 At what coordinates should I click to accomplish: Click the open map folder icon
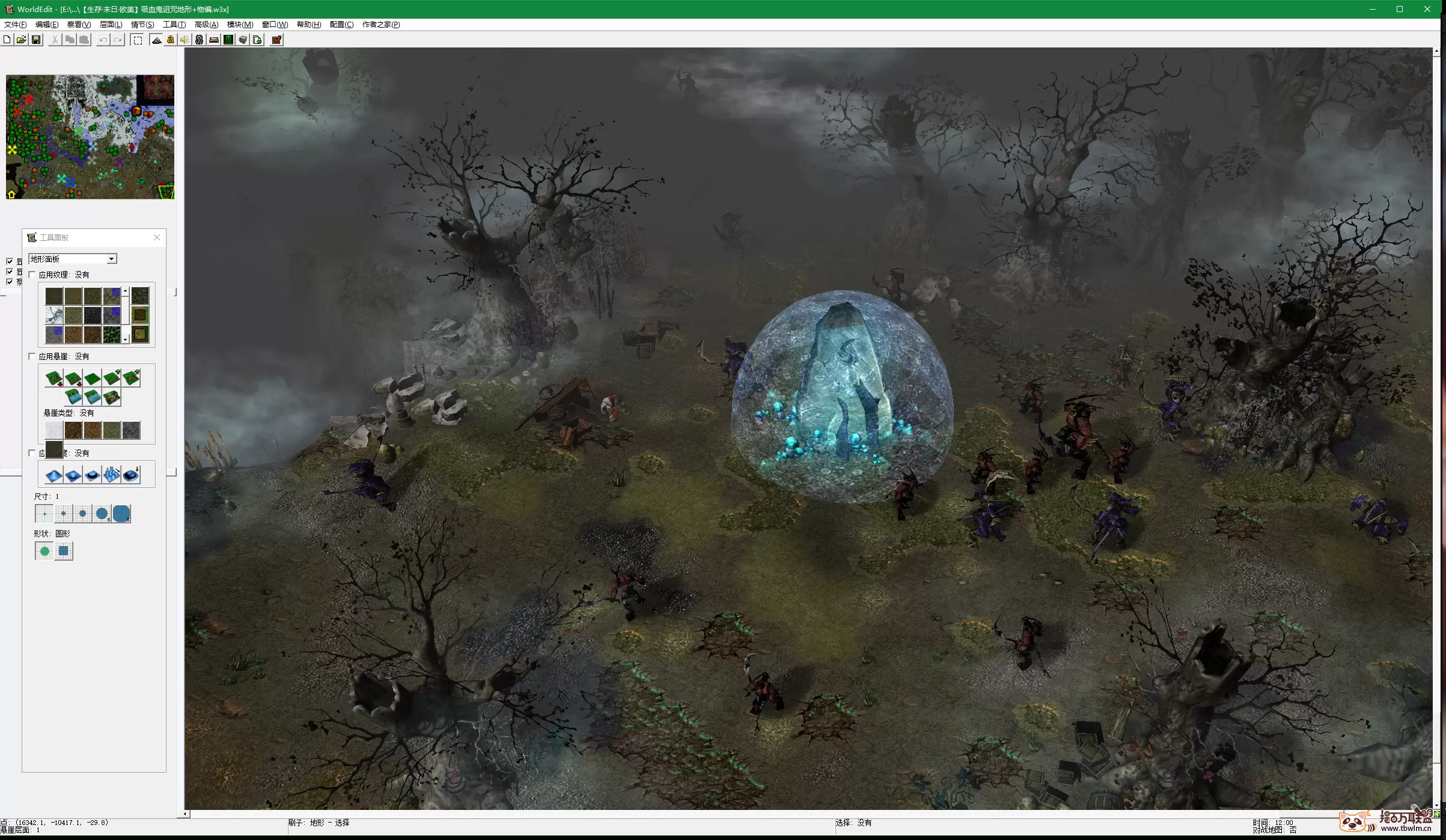pyautogui.click(x=22, y=40)
